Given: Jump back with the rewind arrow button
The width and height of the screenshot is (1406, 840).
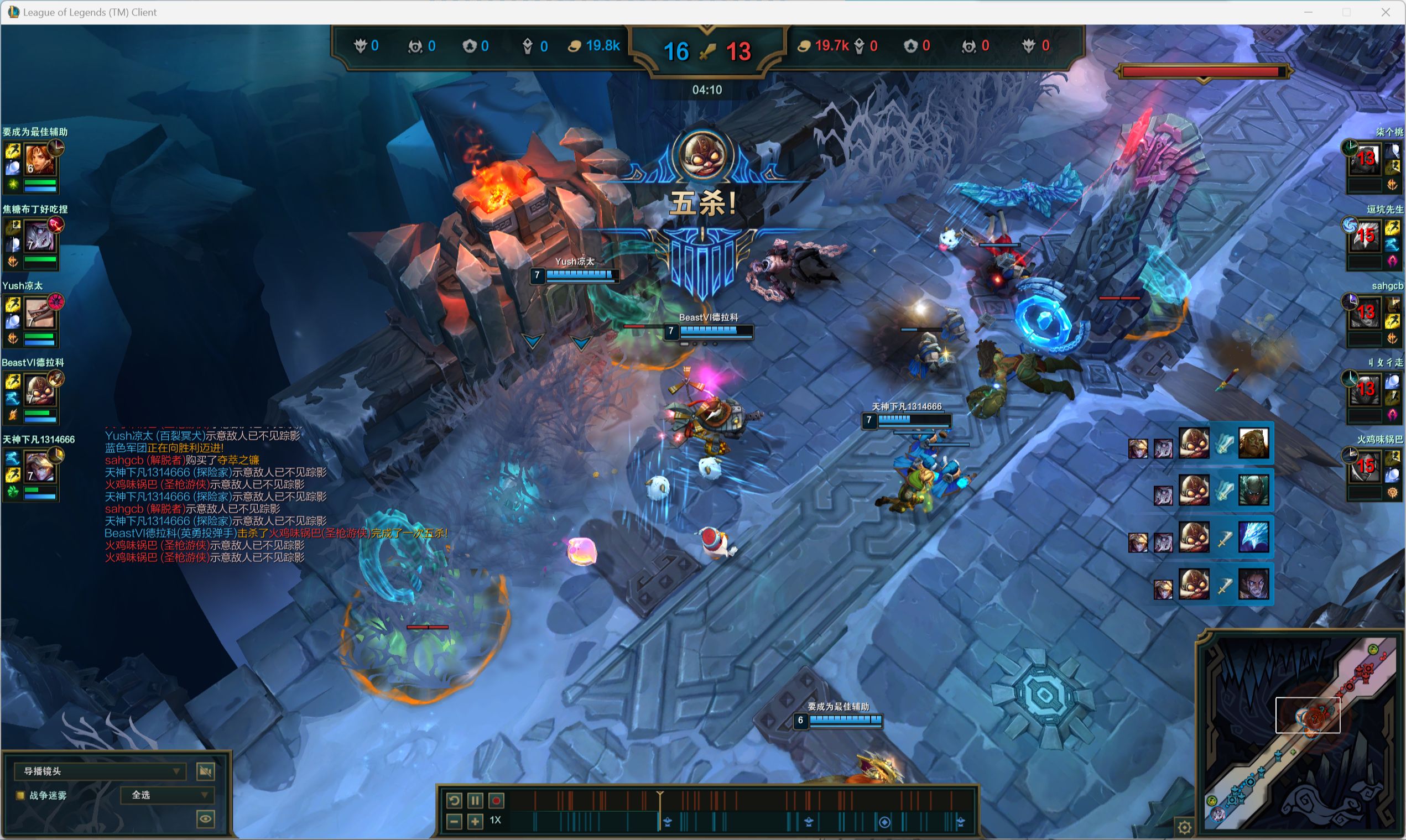Looking at the screenshot, I should coord(454,800).
